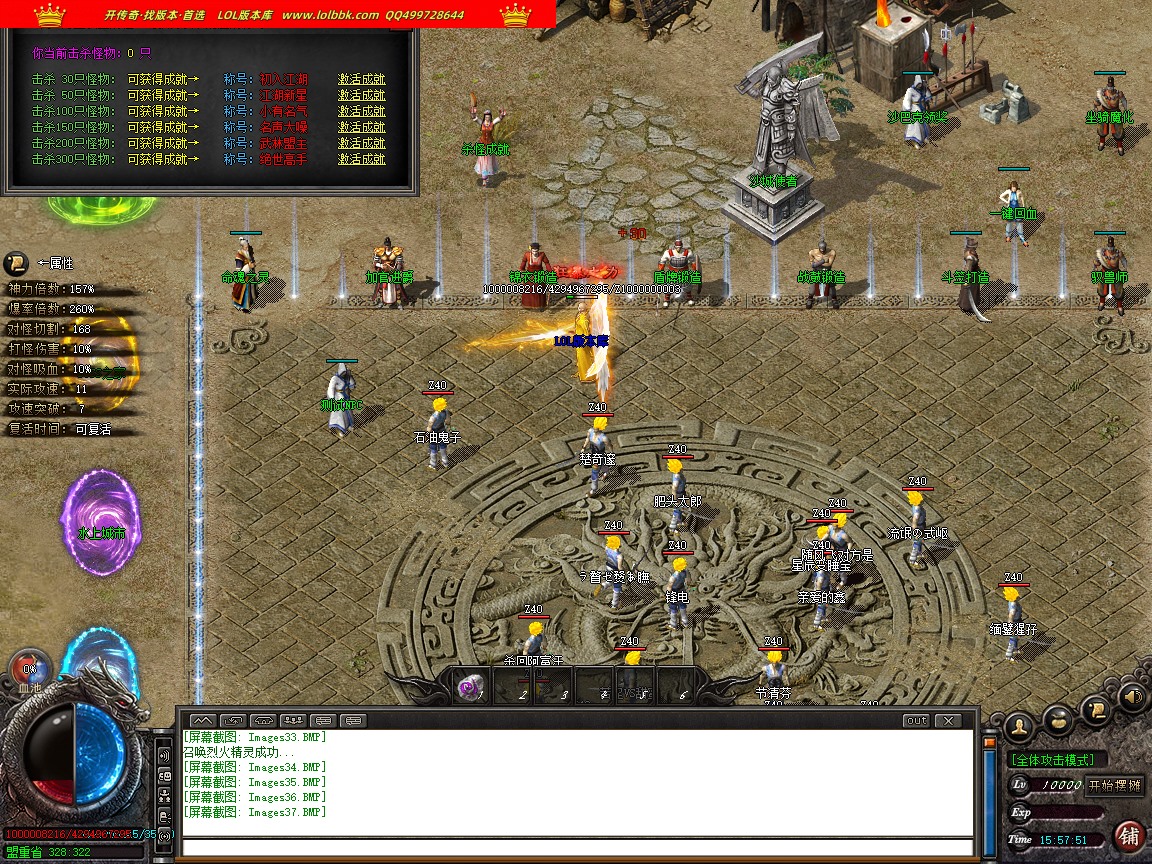Activate achievement for title 绝世高手
The image size is (1152, 864).
click(361, 159)
